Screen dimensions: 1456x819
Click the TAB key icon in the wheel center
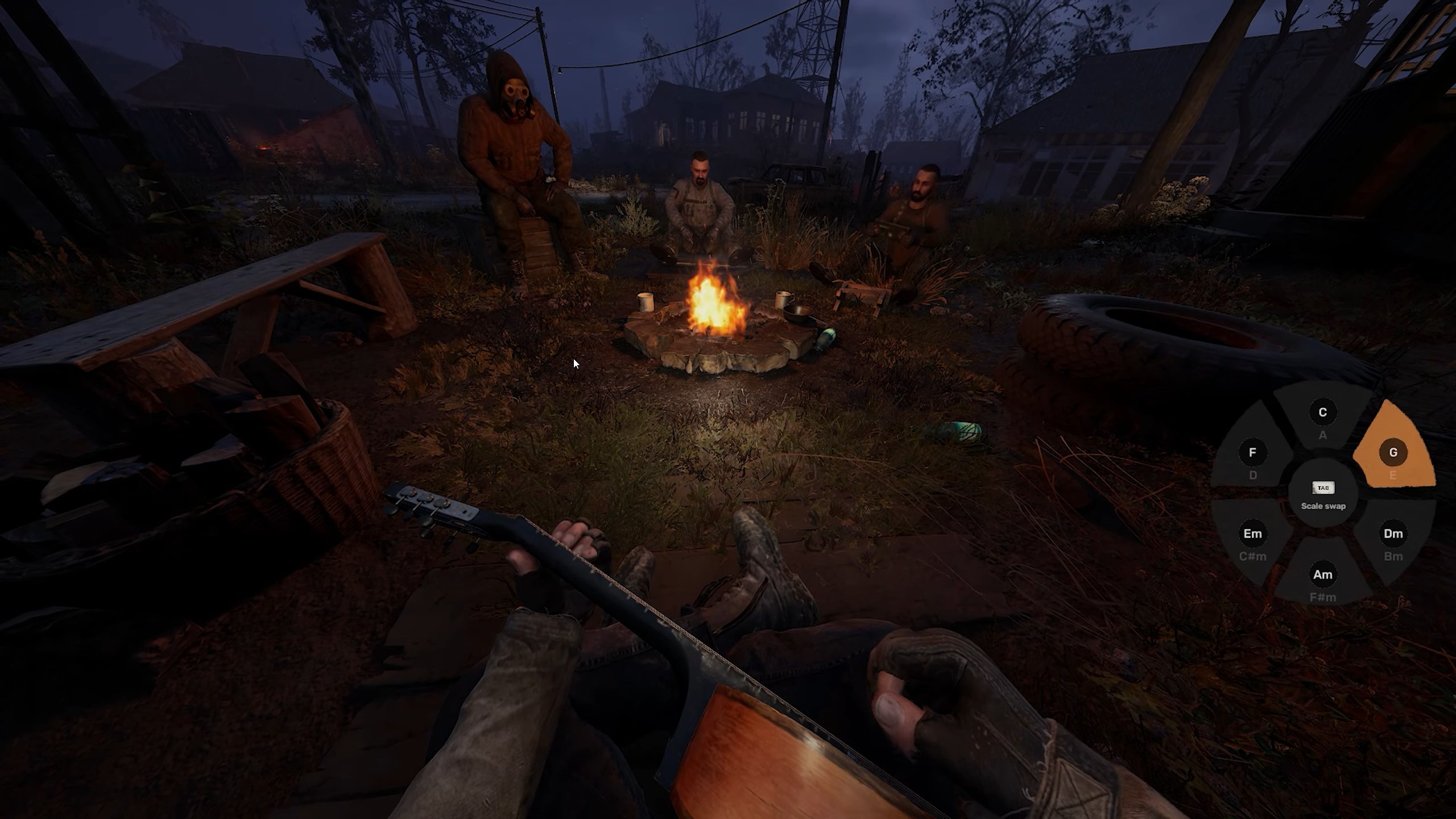tap(1324, 487)
